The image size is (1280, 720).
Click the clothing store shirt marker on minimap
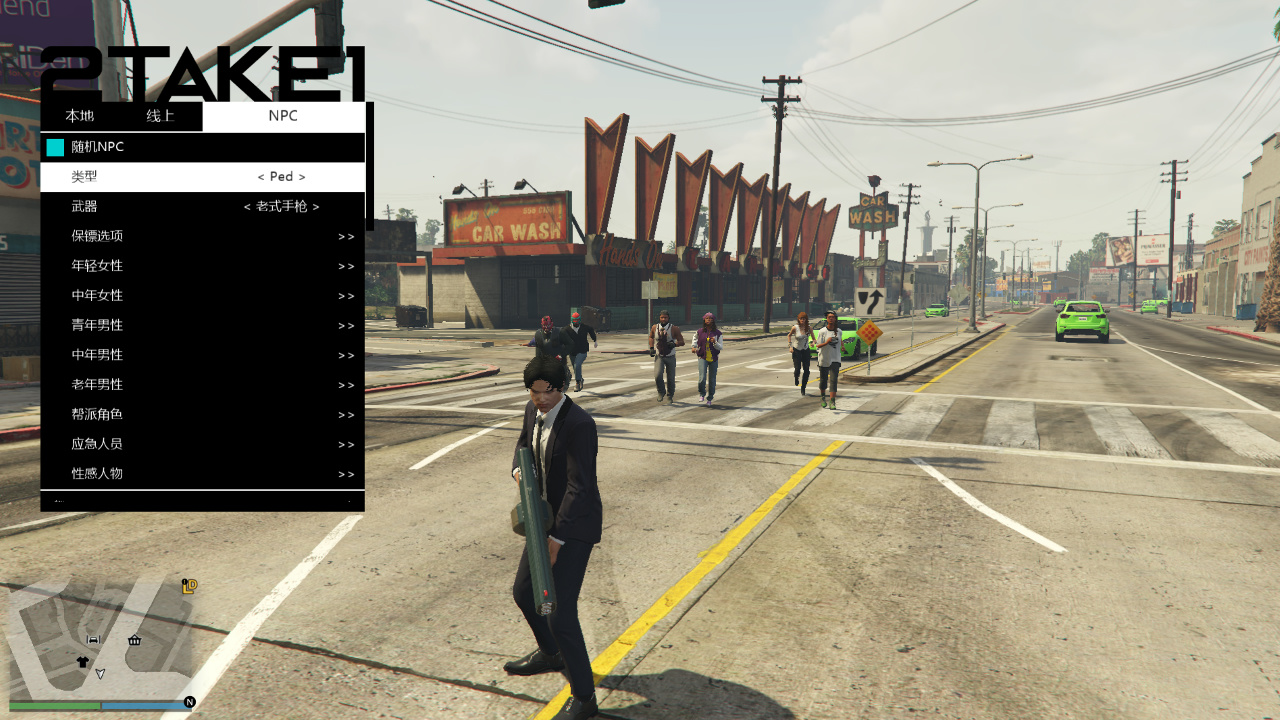click(82, 662)
